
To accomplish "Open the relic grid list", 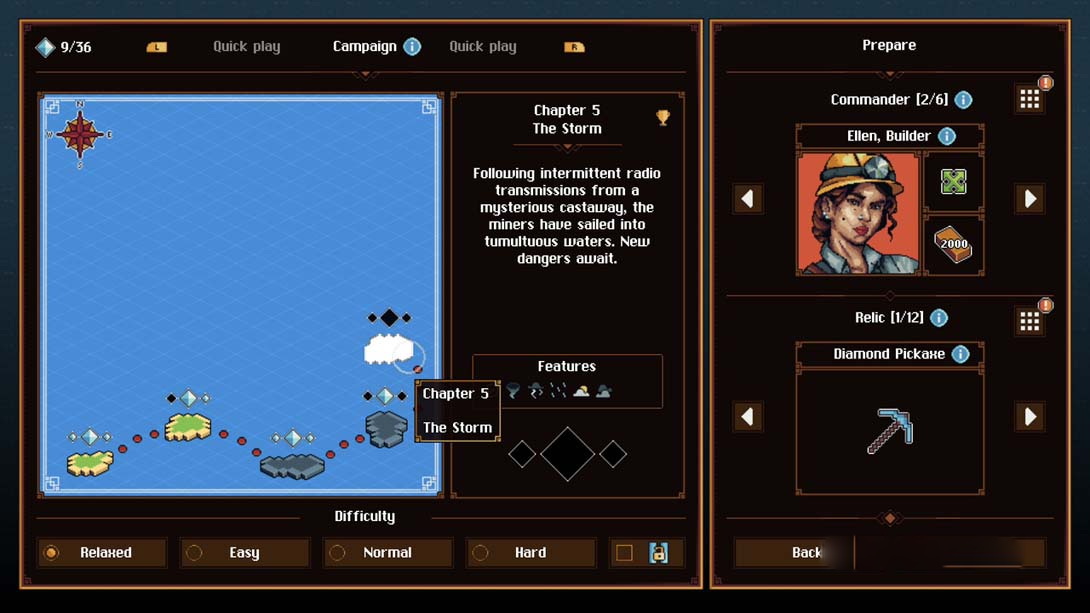I will (x=1030, y=321).
